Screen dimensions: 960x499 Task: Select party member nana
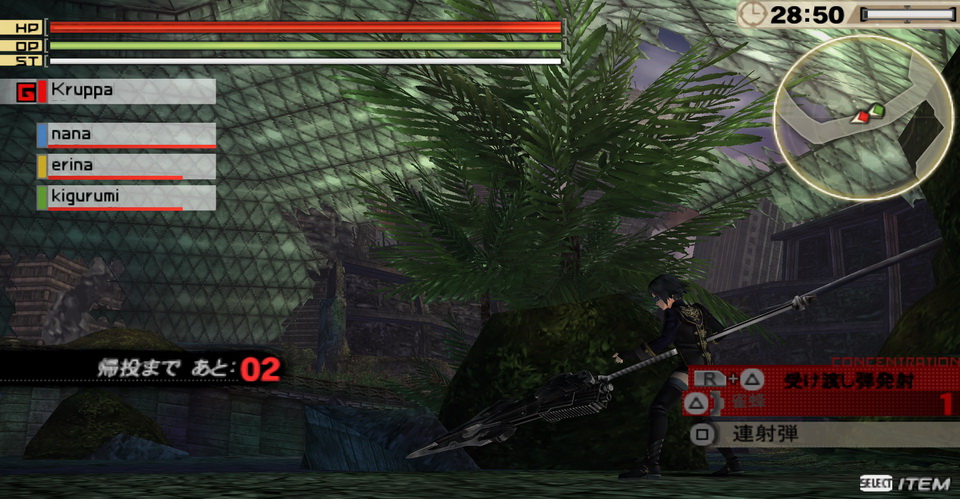coord(126,135)
